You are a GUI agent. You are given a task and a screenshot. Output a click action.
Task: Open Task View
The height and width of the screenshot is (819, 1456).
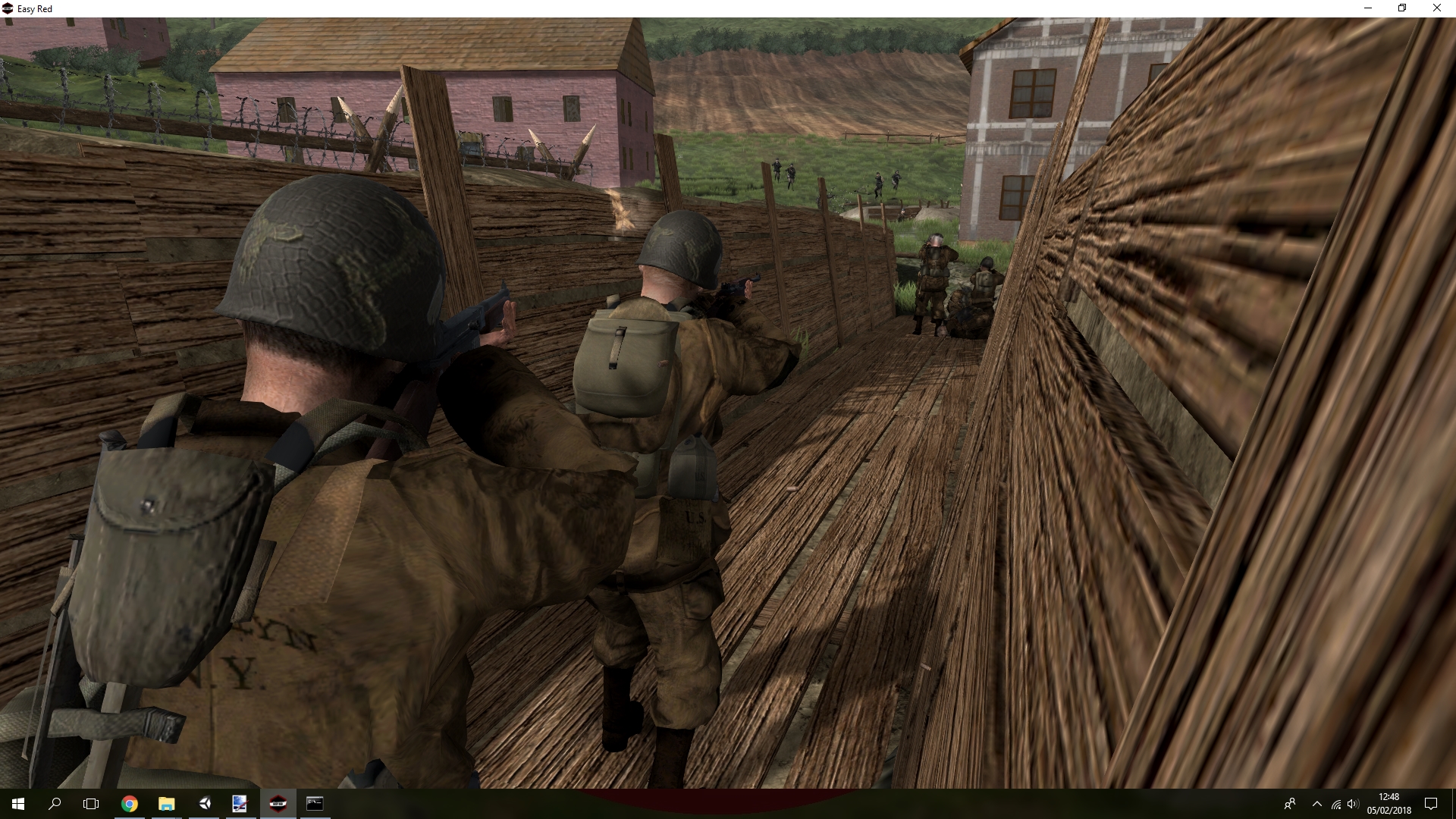(90, 804)
